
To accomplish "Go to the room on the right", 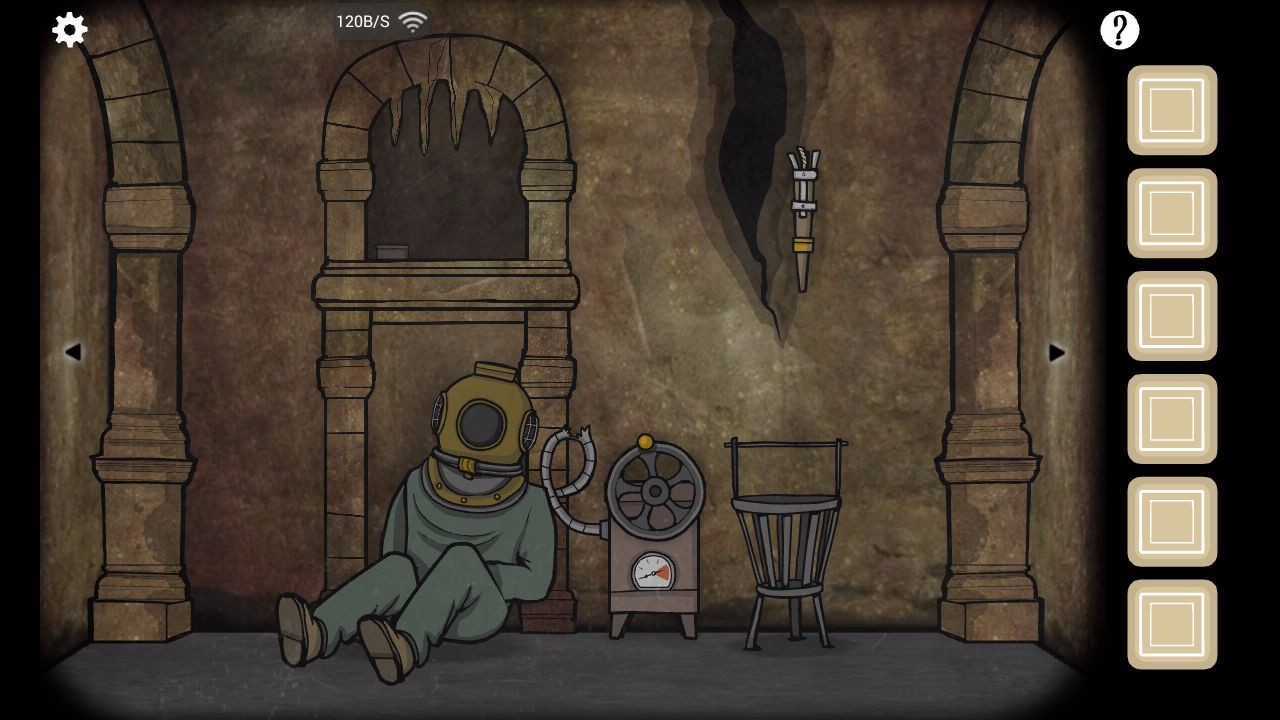I will point(1057,352).
